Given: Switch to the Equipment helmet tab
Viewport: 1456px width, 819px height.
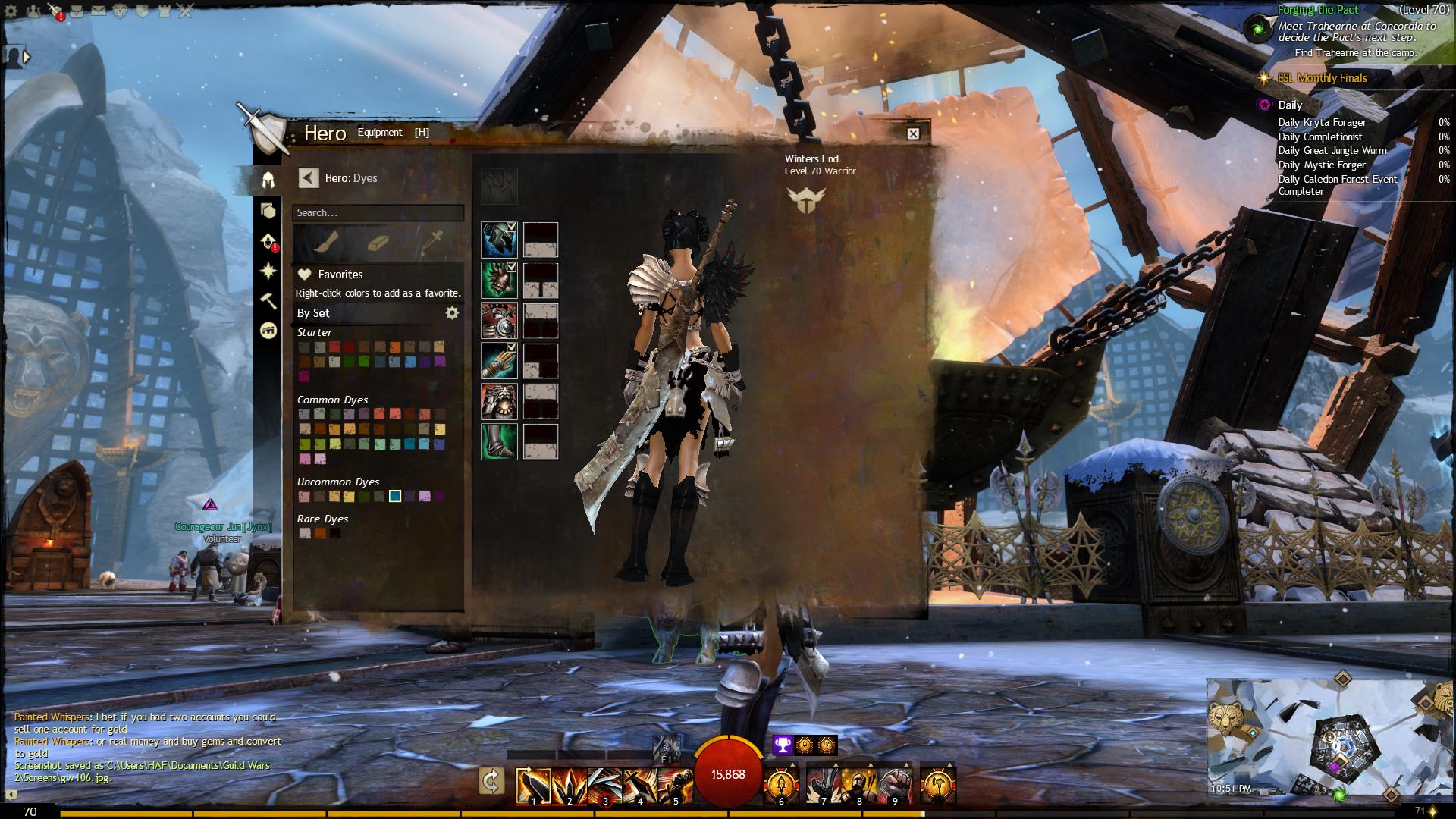Looking at the screenshot, I should pyautogui.click(x=268, y=180).
